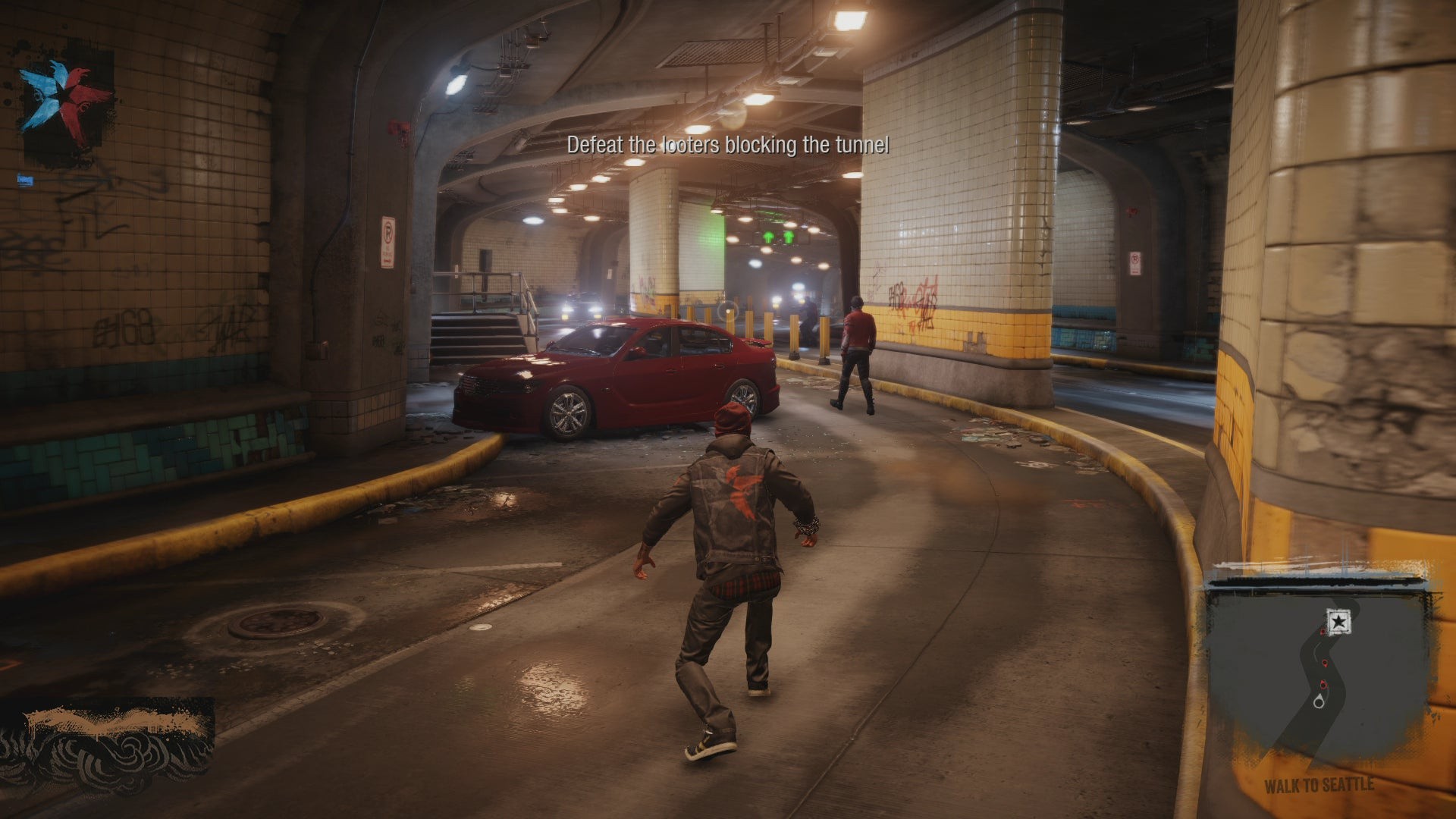Select the star objective marker on the minimap
Screen dimensions: 1456x819
[1338, 623]
